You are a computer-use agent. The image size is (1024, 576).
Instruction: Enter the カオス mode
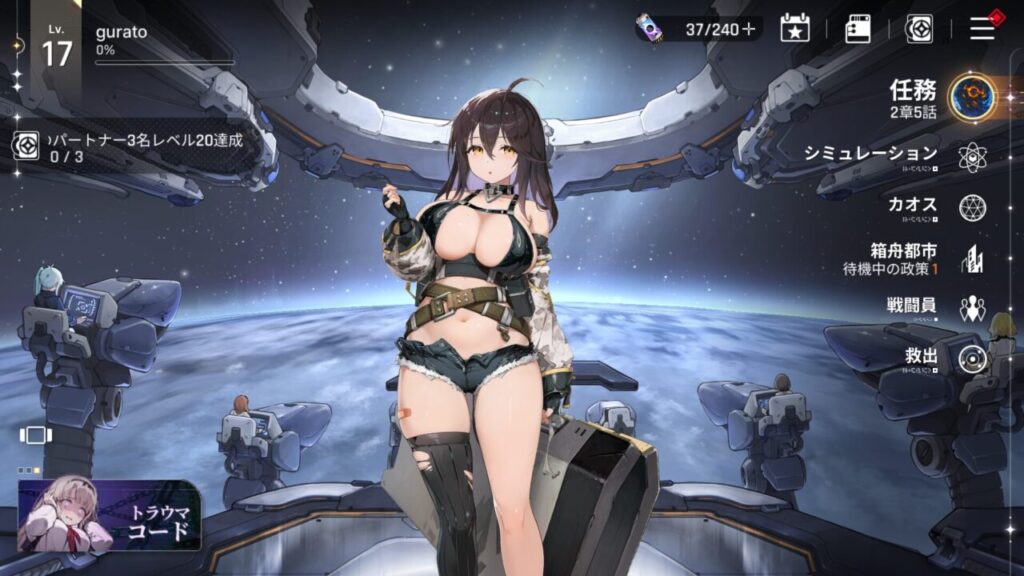pyautogui.click(x=972, y=207)
